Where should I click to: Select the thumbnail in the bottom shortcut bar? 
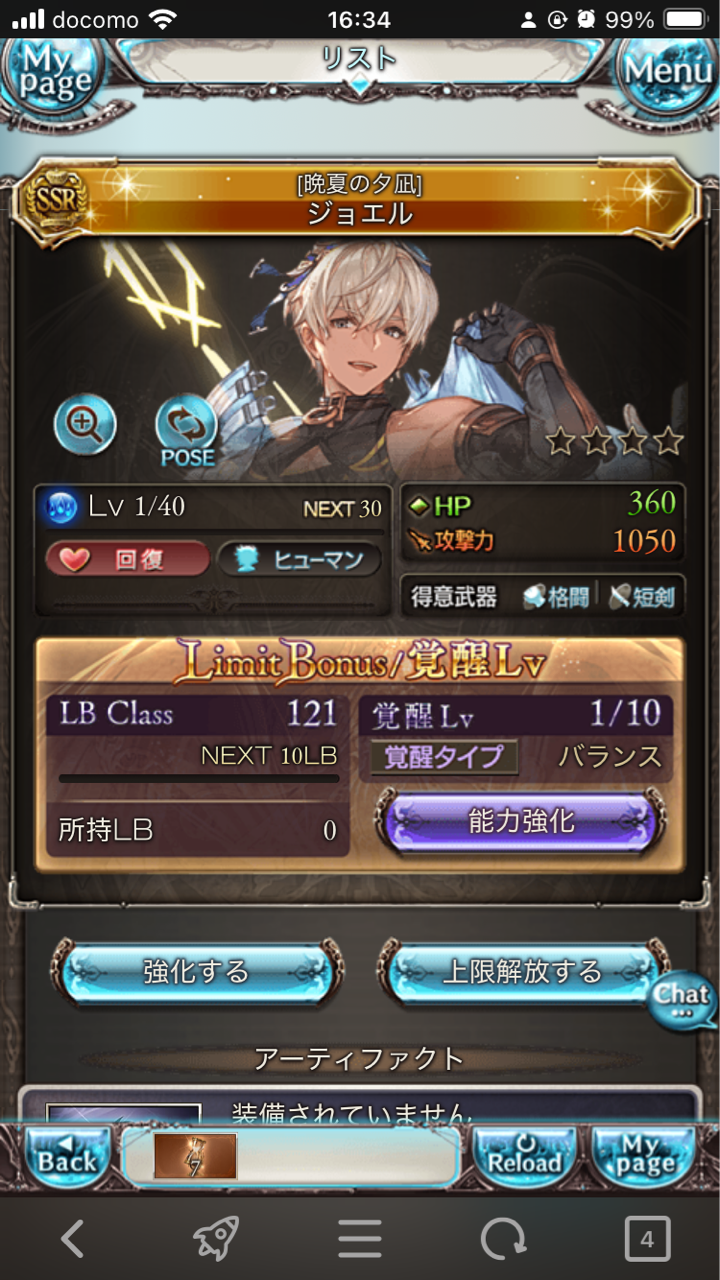click(x=195, y=1156)
